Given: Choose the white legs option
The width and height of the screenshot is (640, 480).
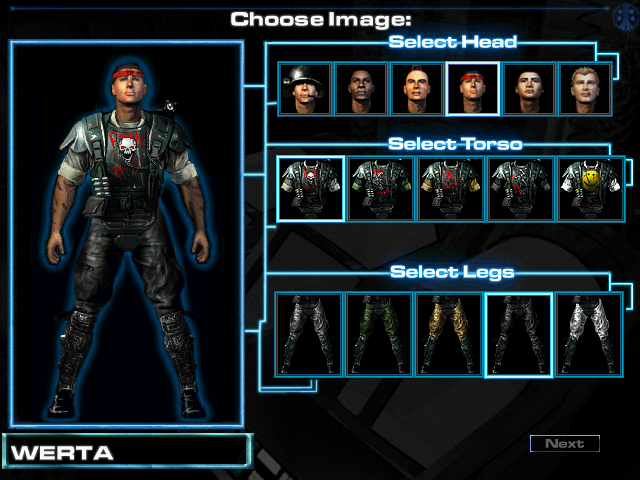Looking at the screenshot, I should pyautogui.click(x=588, y=334).
